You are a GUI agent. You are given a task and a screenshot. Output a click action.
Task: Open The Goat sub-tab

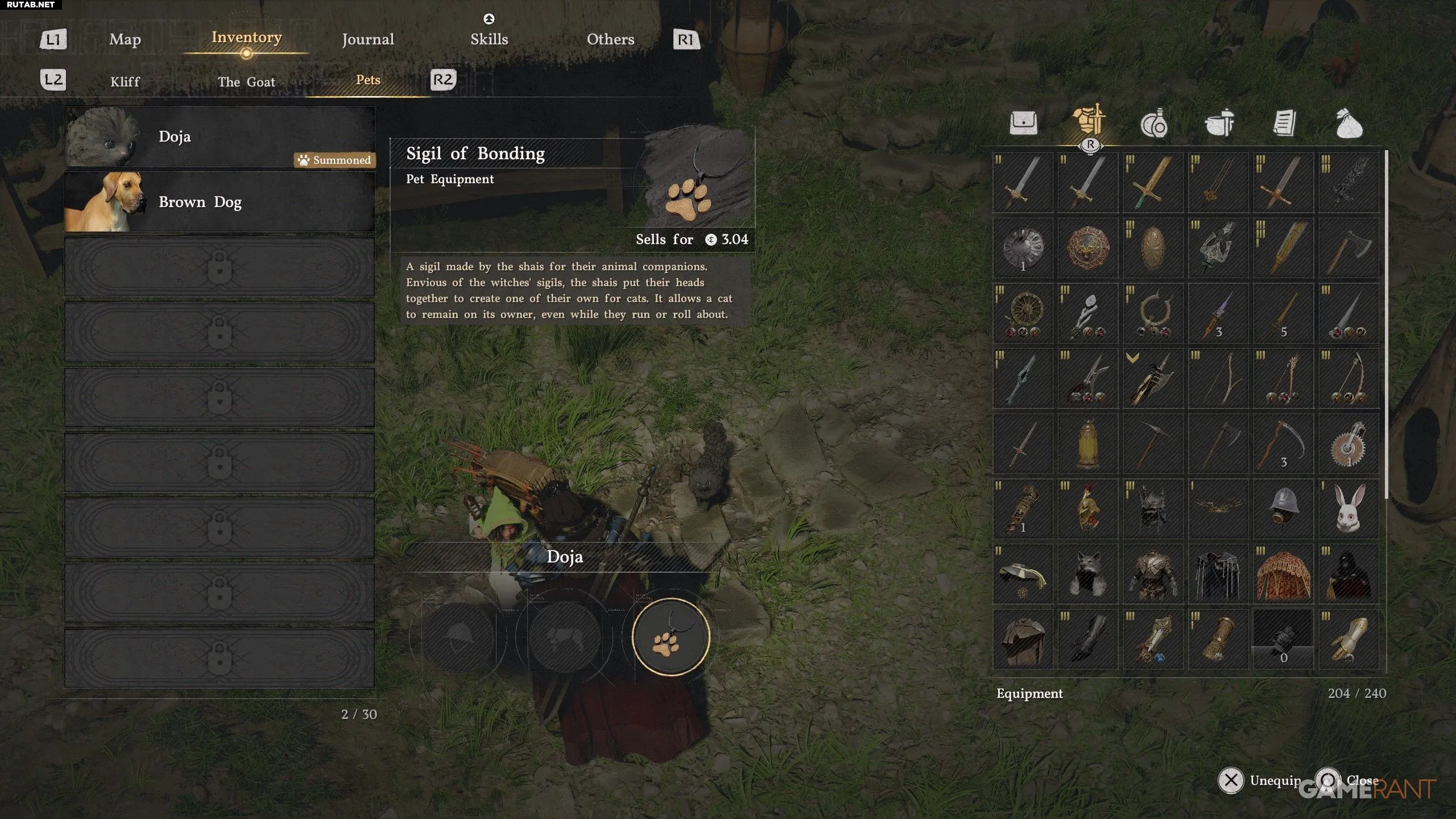coord(246,82)
